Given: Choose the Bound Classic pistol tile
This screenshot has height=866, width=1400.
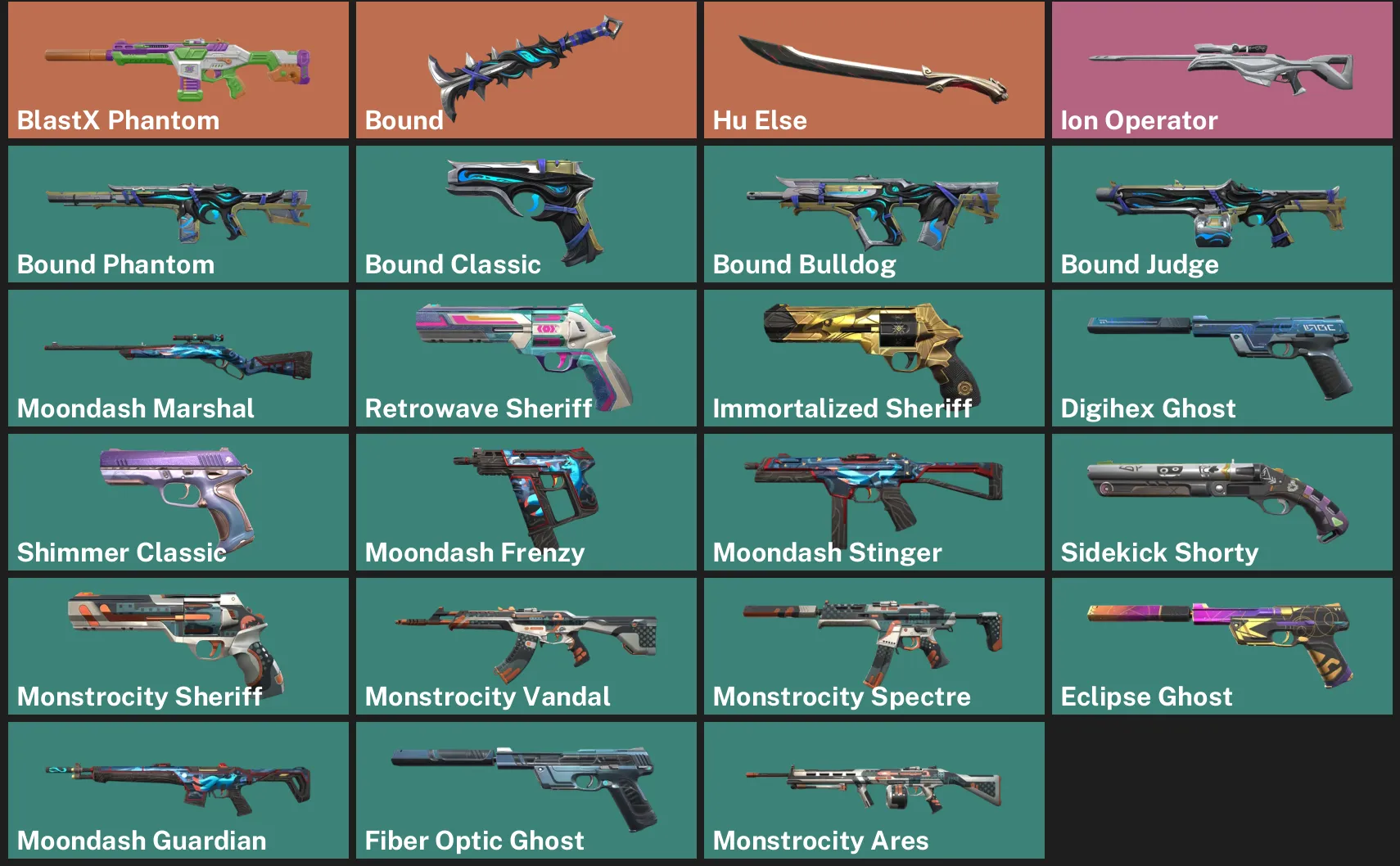Looking at the screenshot, I should tap(526, 214).
